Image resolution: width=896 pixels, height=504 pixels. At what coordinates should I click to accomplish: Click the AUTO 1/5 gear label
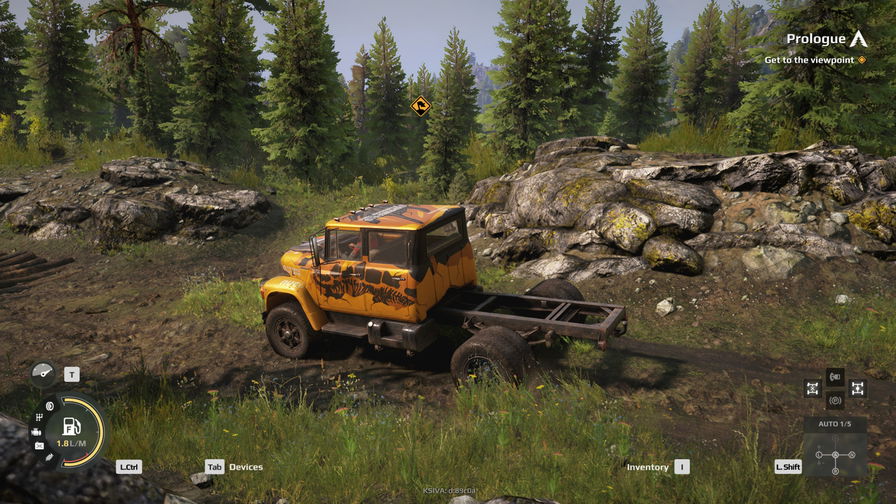click(834, 424)
